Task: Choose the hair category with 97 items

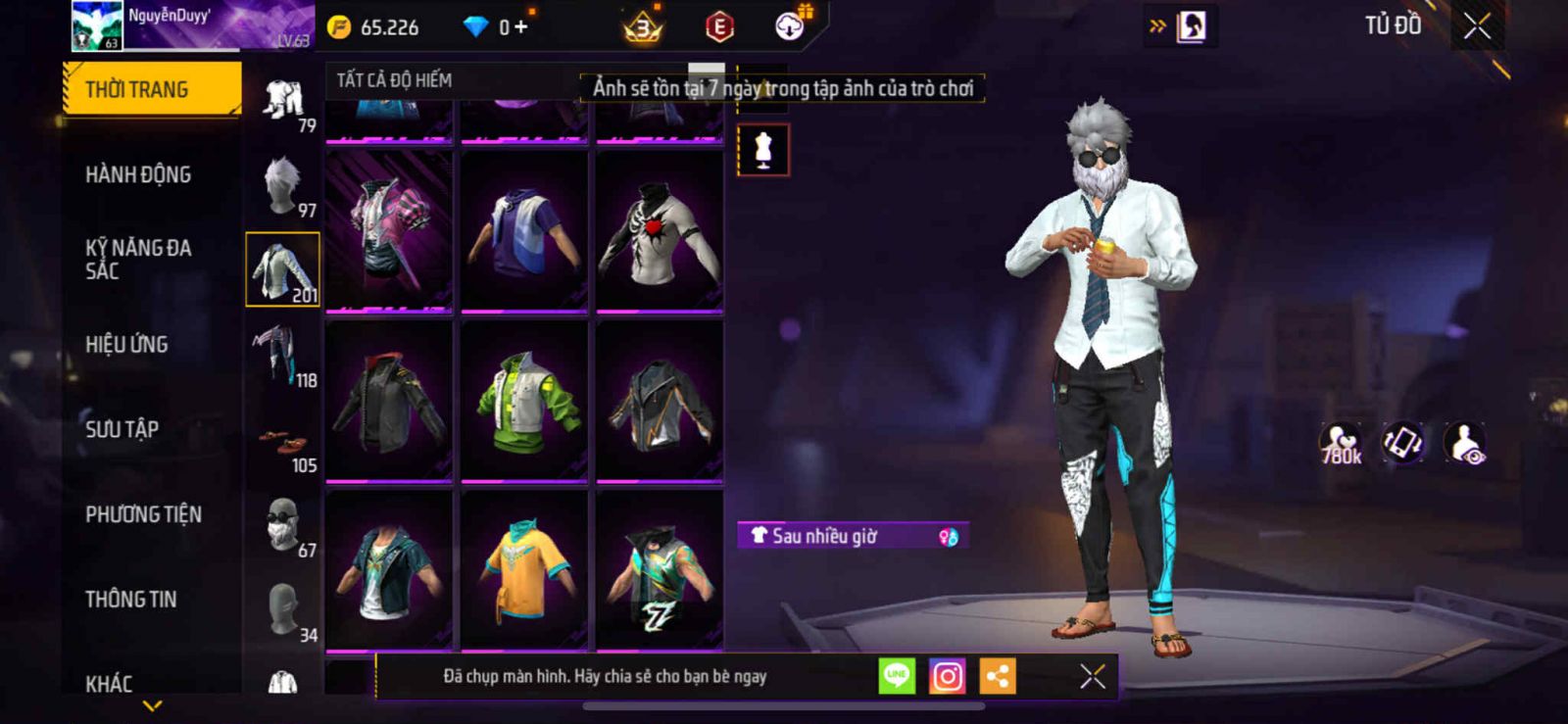Action: pyautogui.click(x=283, y=184)
